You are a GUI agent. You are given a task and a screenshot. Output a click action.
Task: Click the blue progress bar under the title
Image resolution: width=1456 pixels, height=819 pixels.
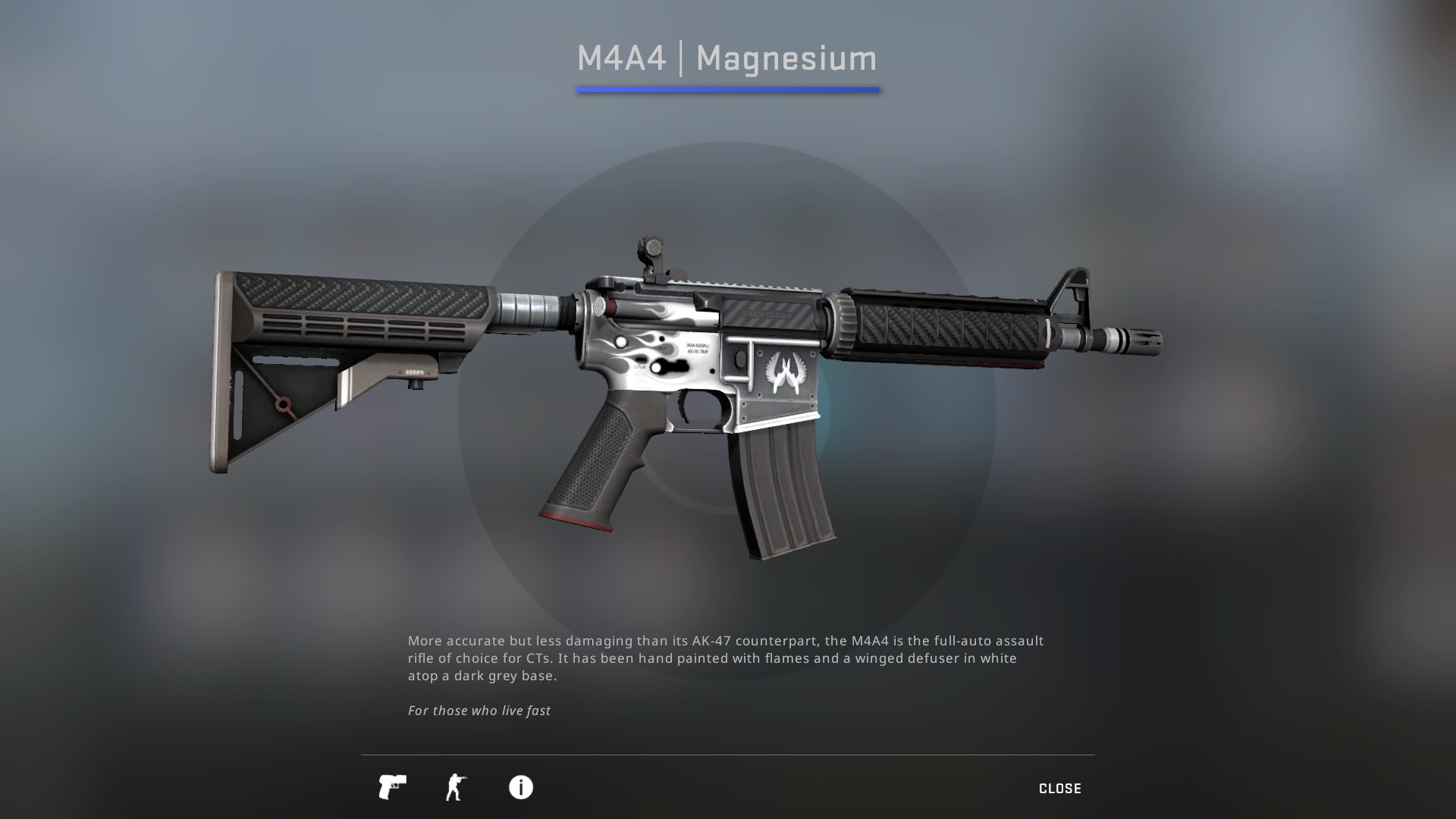[726, 91]
